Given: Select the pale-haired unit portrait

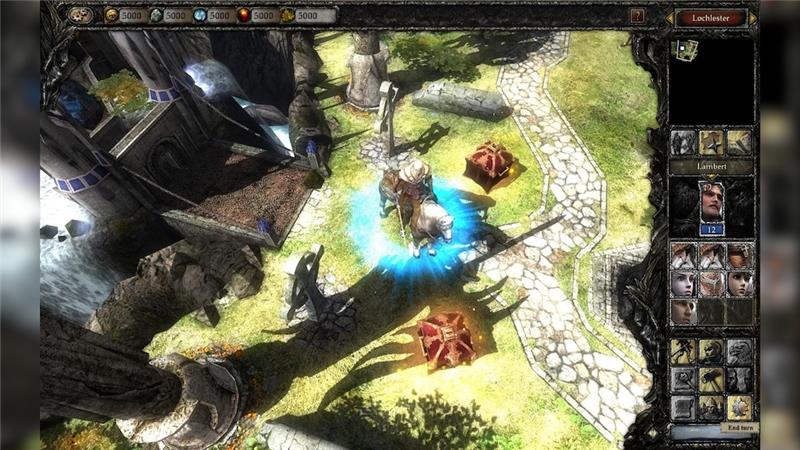Looking at the screenshot, I should [x=684, y=282].
